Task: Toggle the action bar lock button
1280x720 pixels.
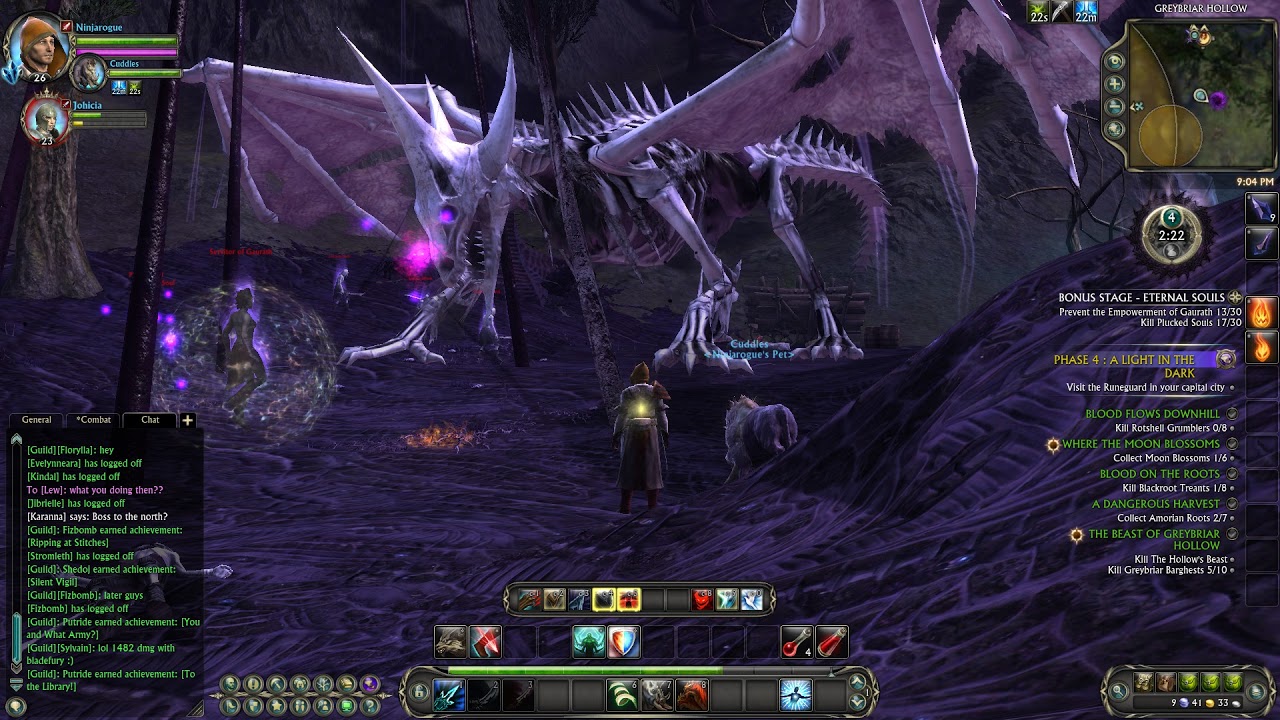Action: [x=420, y=692]
